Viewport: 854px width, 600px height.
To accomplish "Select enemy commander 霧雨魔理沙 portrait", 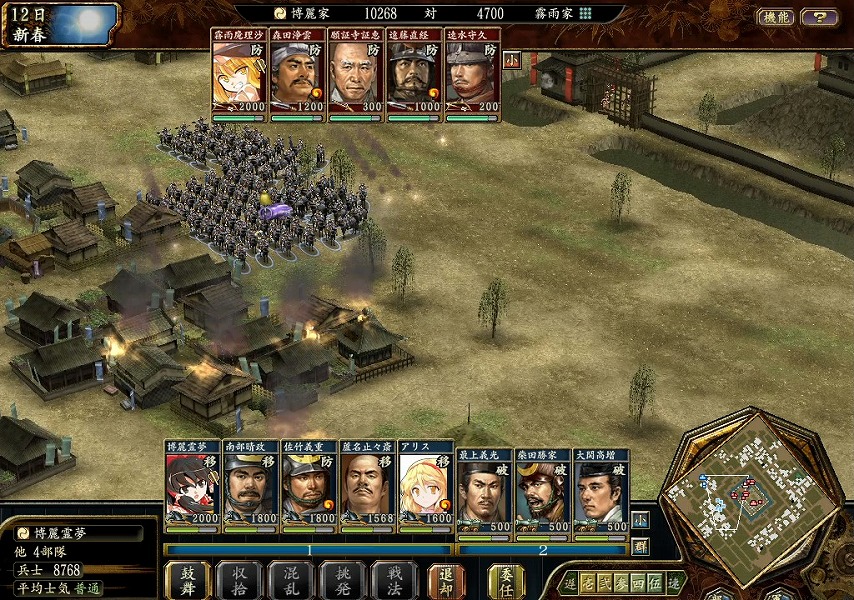I will click(240, 76).
